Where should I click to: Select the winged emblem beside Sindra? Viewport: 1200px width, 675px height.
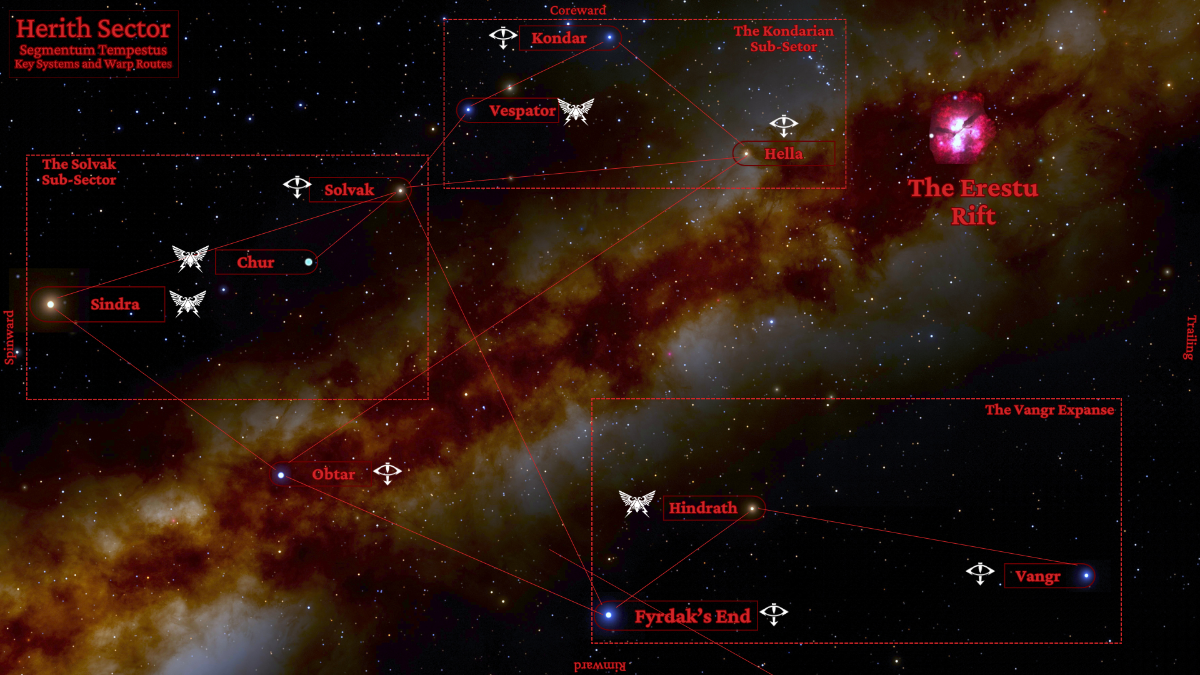[187, 303]
